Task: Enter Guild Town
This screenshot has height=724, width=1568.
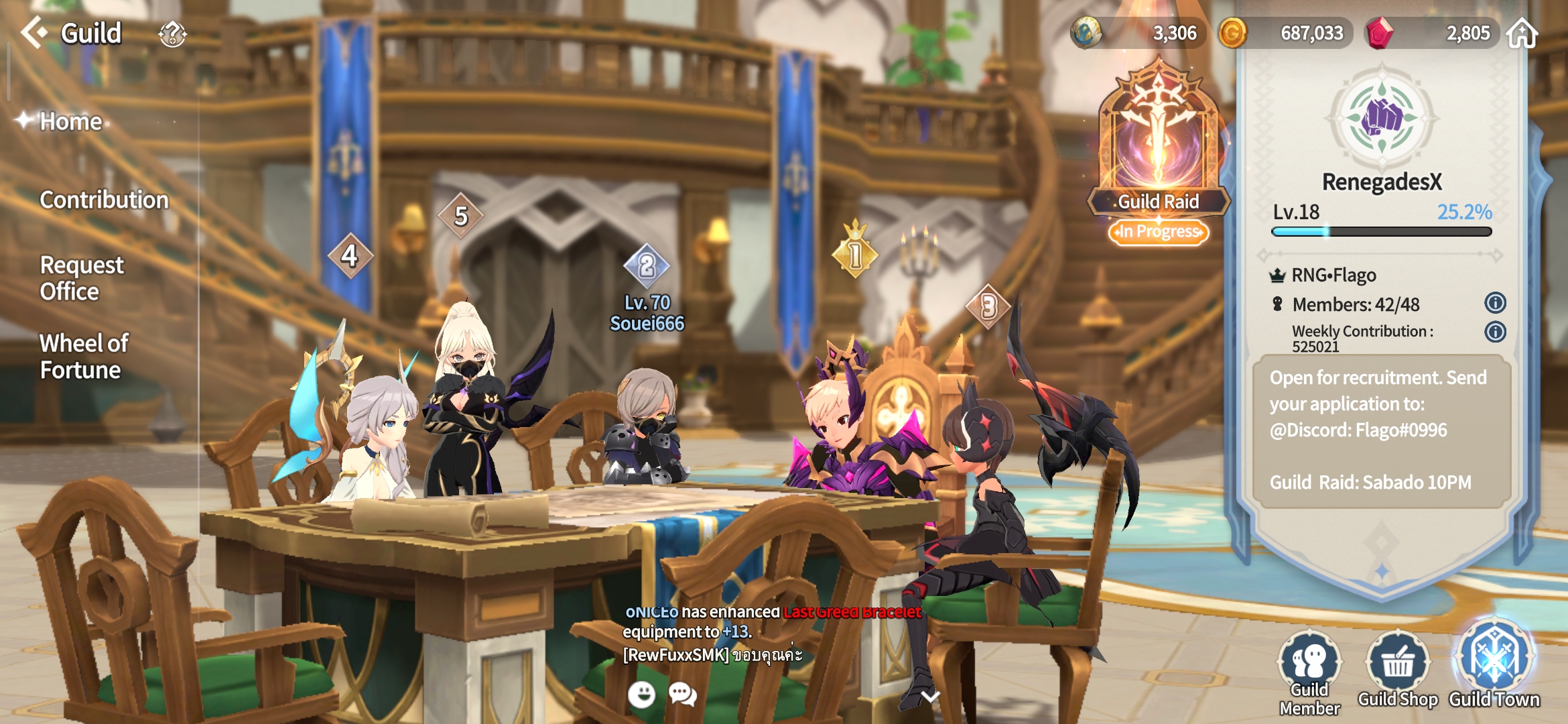Action: 1494,667
